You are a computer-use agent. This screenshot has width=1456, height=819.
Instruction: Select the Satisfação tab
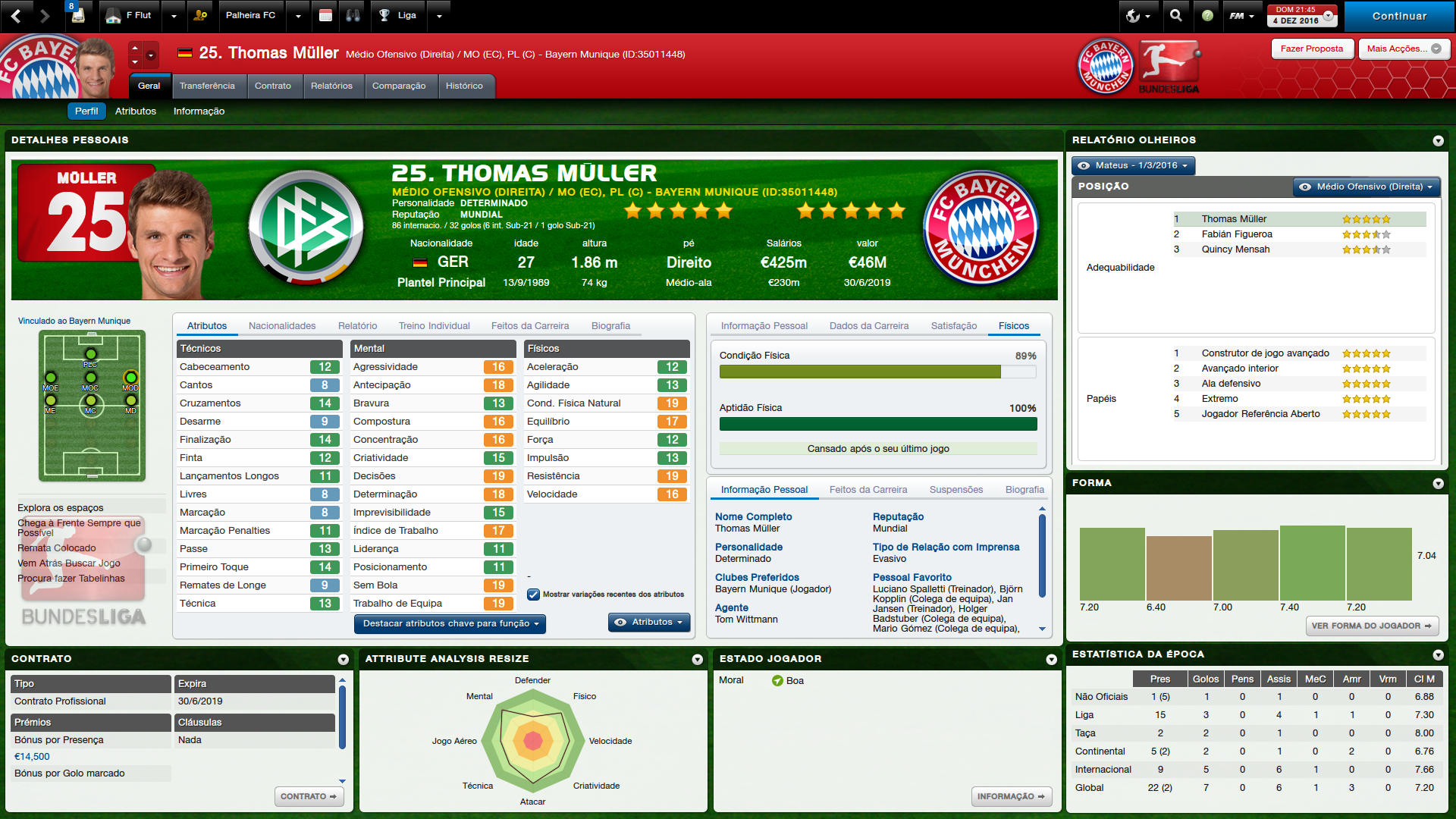953,326
